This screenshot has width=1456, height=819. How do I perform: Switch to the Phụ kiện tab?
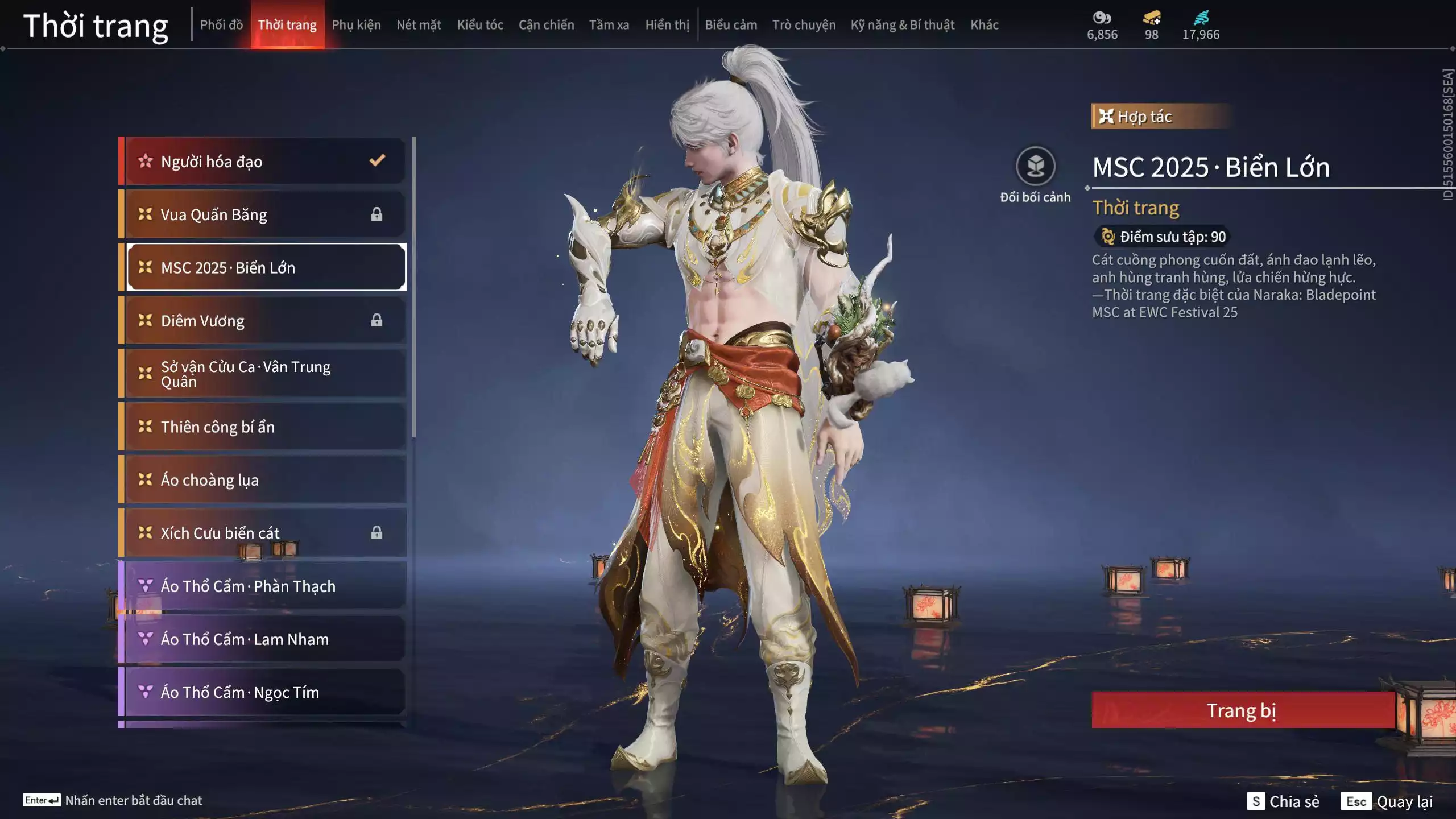pos(358,24)
